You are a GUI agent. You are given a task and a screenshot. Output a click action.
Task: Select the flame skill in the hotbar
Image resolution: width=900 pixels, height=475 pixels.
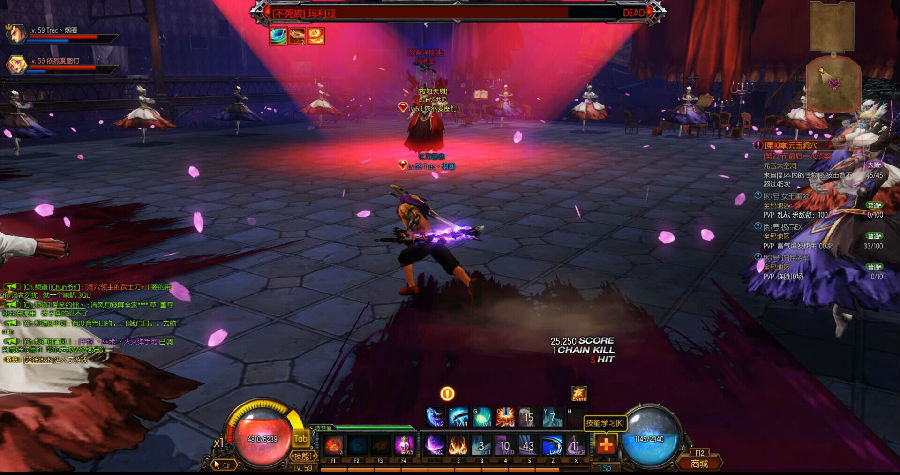coord(460,444)
